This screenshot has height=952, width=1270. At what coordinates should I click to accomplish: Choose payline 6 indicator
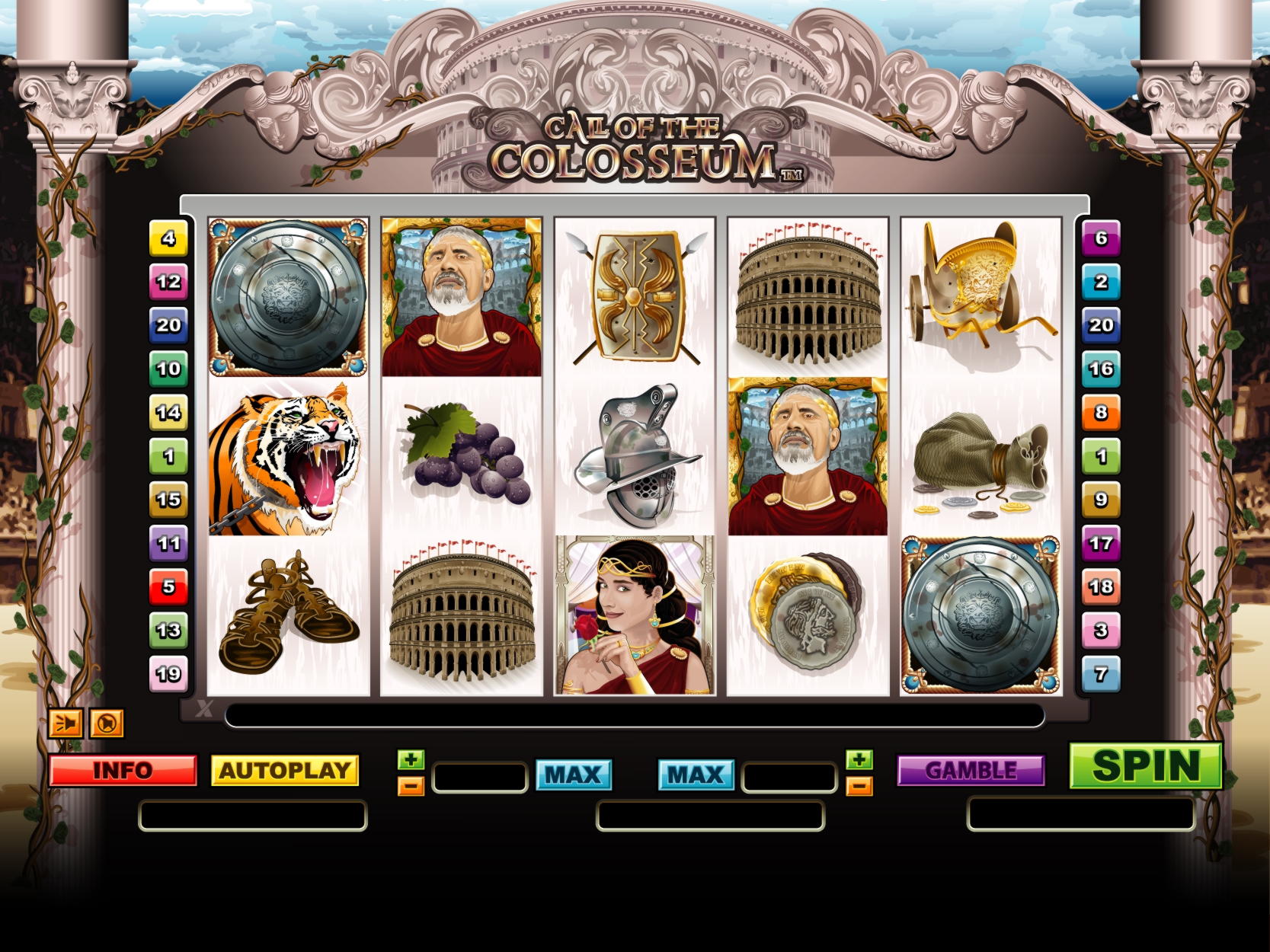click(1101, 238)
